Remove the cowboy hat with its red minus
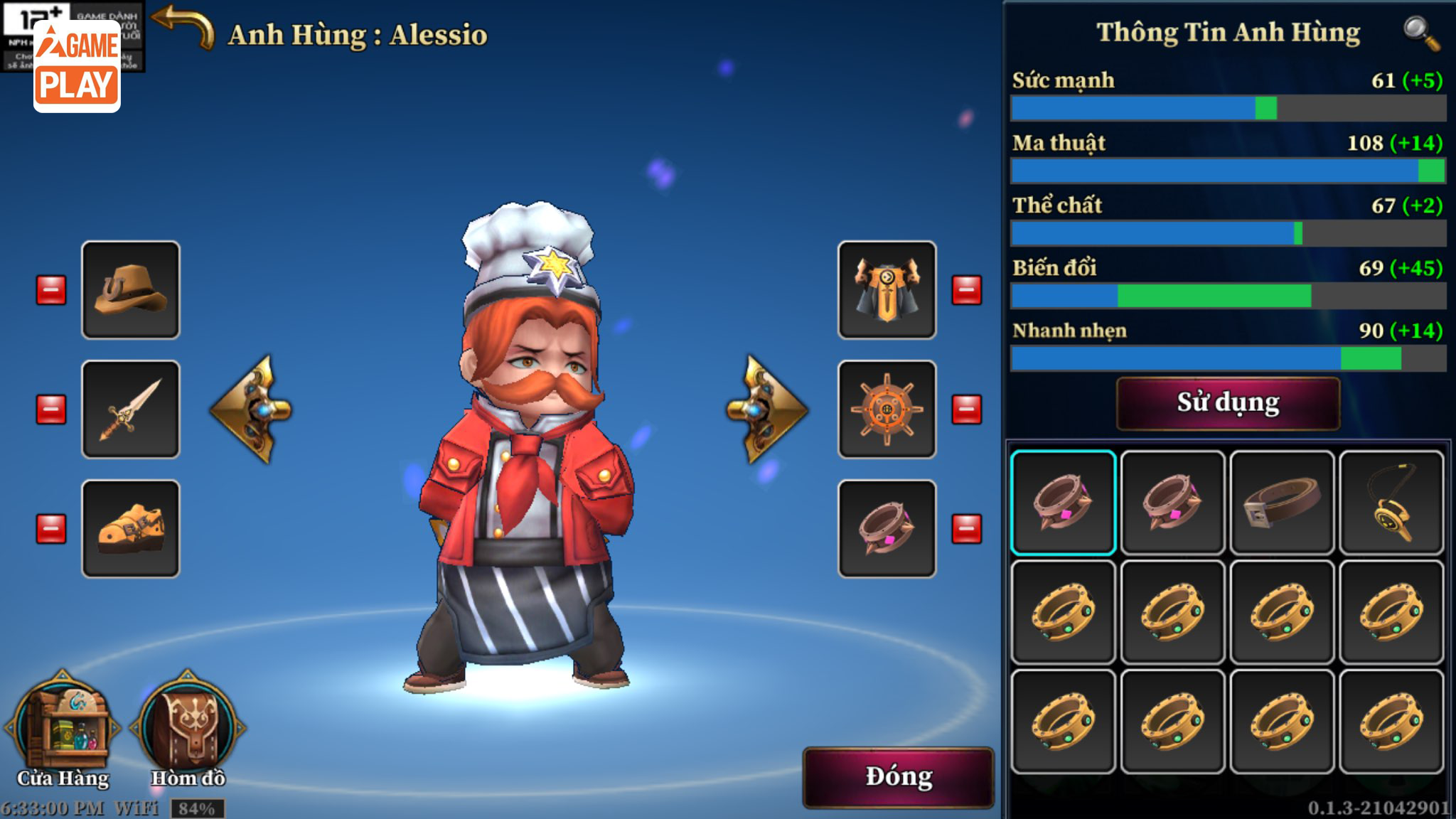The height and width of the screenshot is (819, 1456). click(x=51, y=290)
